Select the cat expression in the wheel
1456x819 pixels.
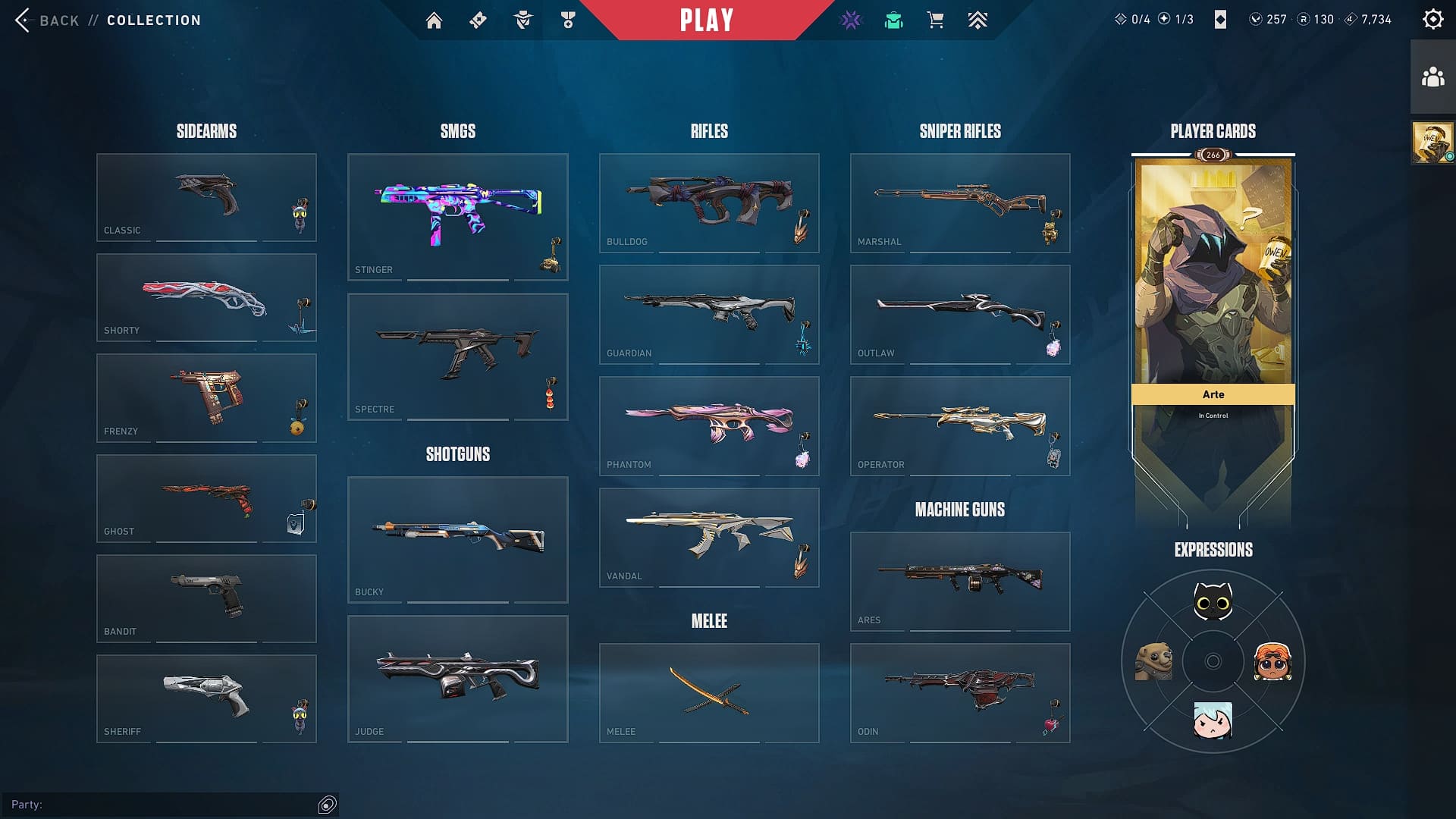click(x=1213, y=601)
